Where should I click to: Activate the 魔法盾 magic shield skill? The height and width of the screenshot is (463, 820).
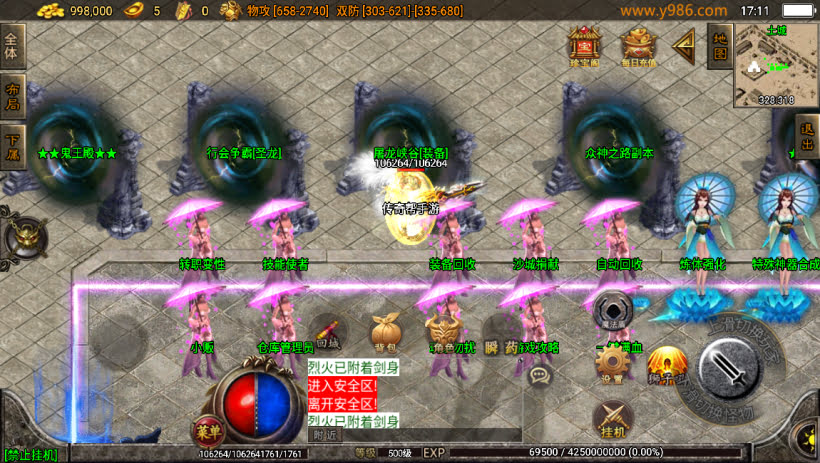612,311
